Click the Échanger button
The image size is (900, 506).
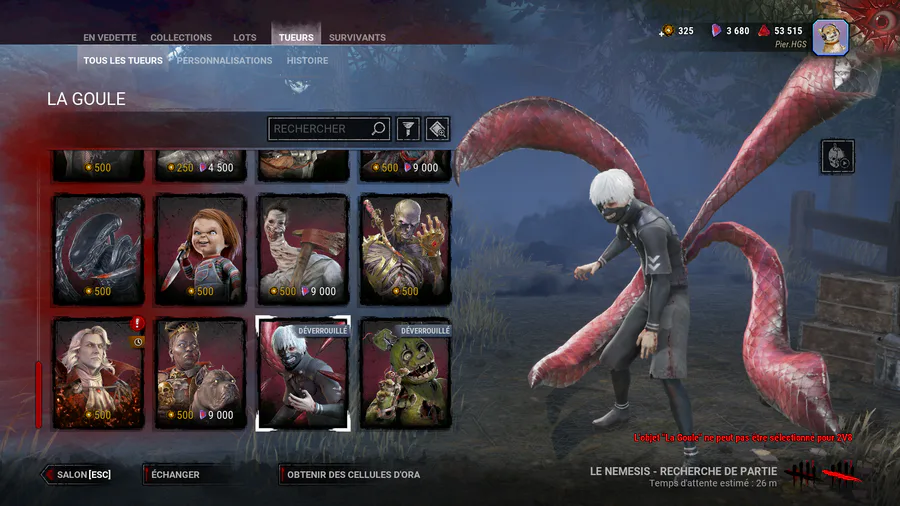(176, 474)
